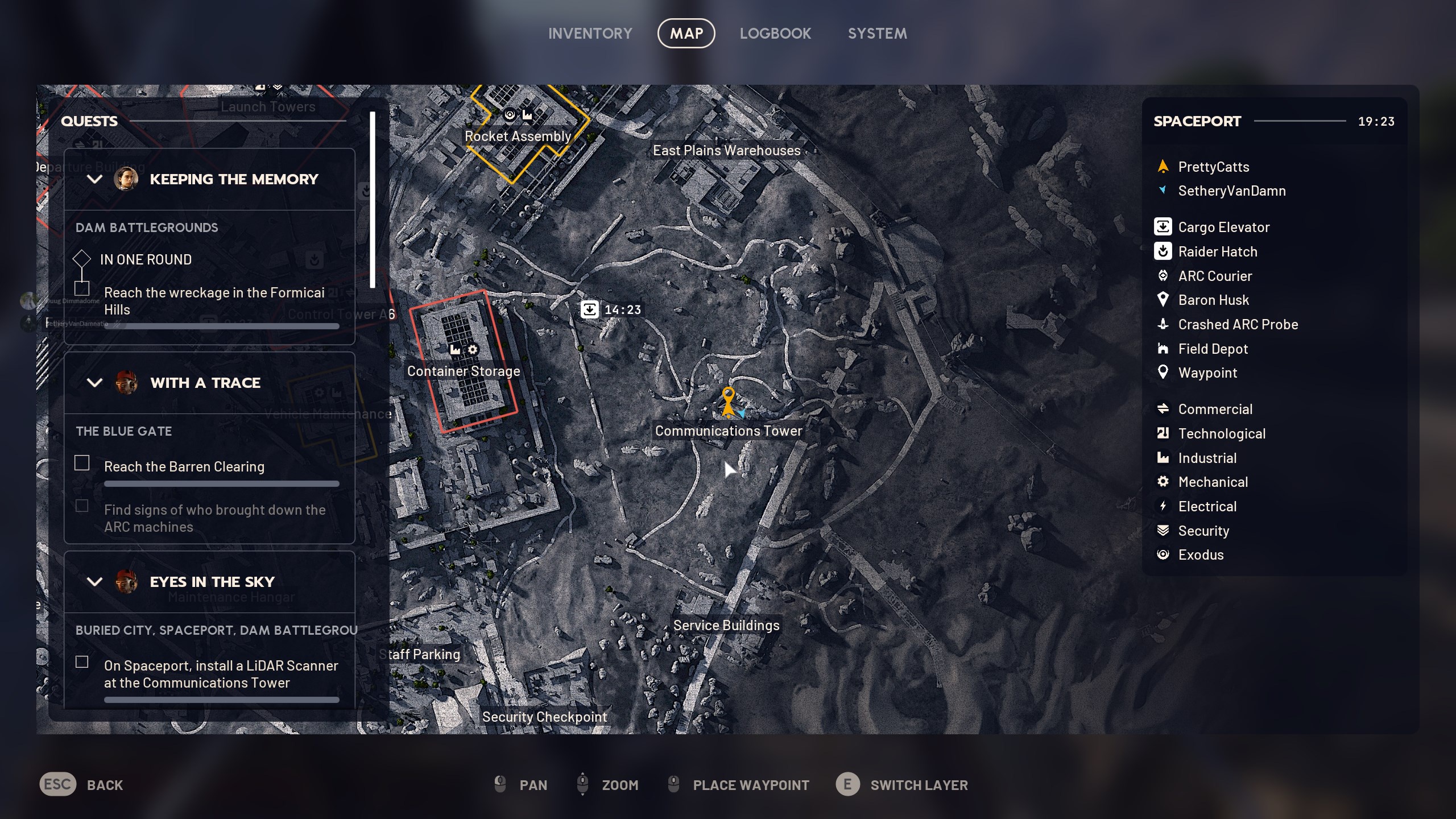The height and width of the screenshot is (819, 1456).
Task: Select the orange waypoint pin at Communications Tower
Action: pyautogui.click(x=728, y=396)
